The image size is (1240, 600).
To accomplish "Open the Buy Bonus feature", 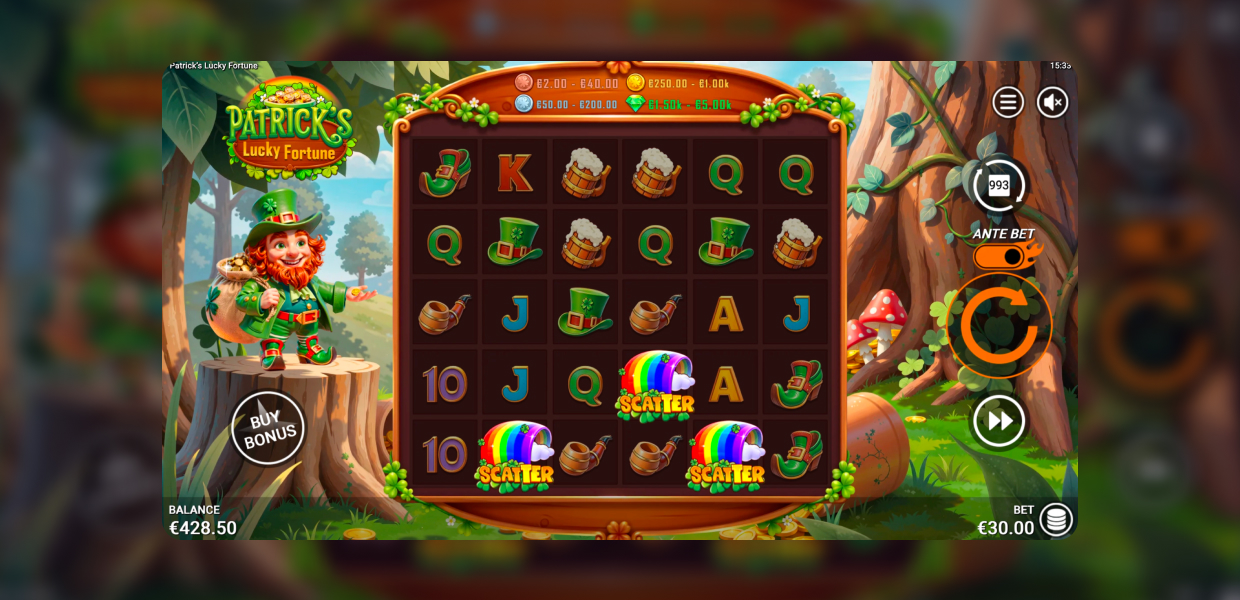I will pos(268,428).
